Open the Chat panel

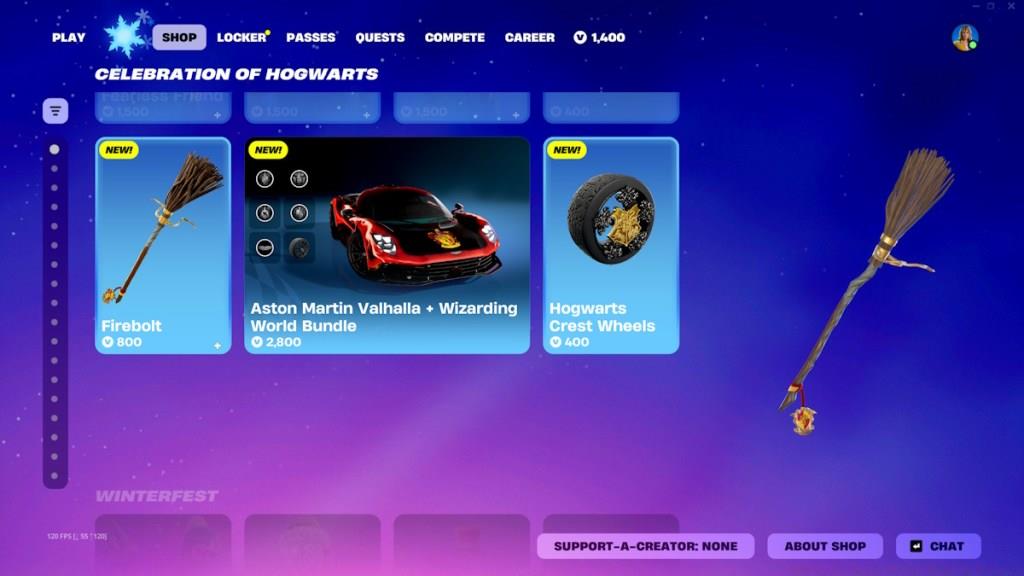[938, 546]
